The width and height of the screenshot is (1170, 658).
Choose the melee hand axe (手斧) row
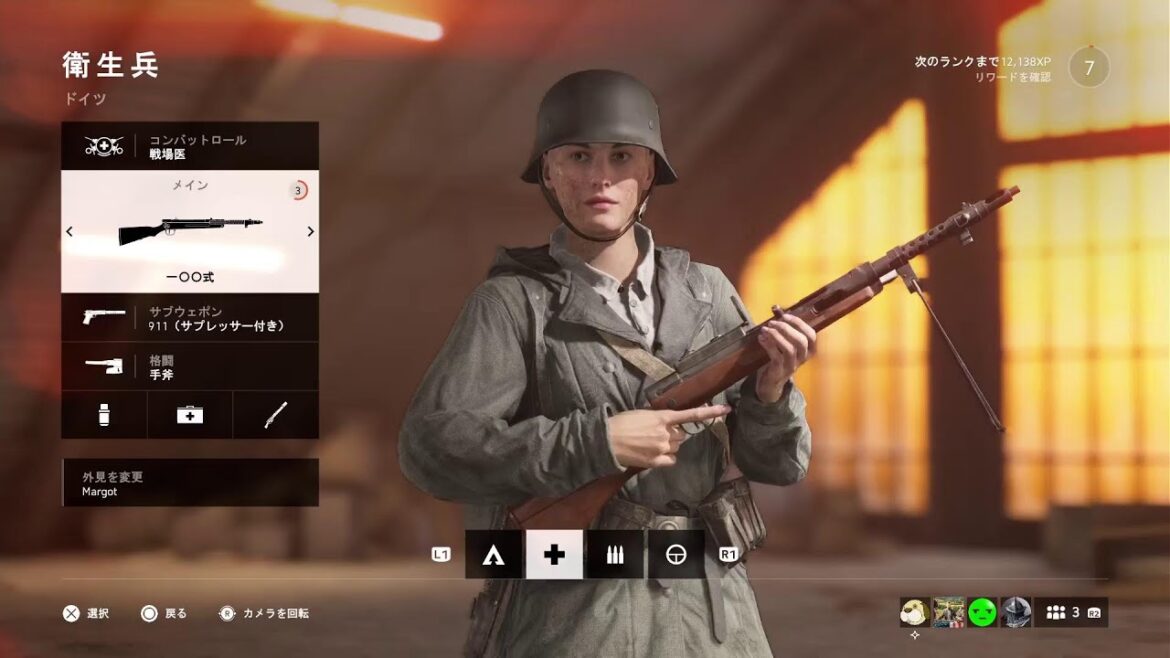click(x=190, y=366)
